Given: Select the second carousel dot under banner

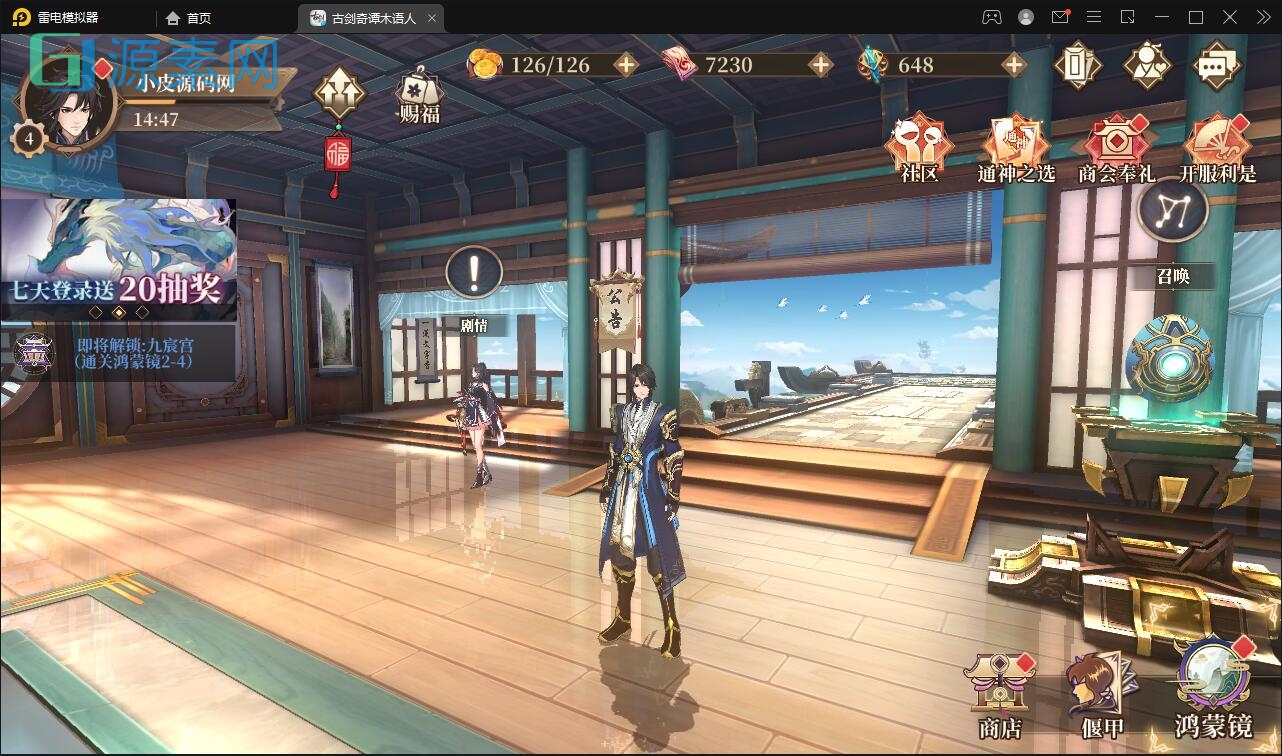Looking at the screenshot, I should [x=120, y=313].
